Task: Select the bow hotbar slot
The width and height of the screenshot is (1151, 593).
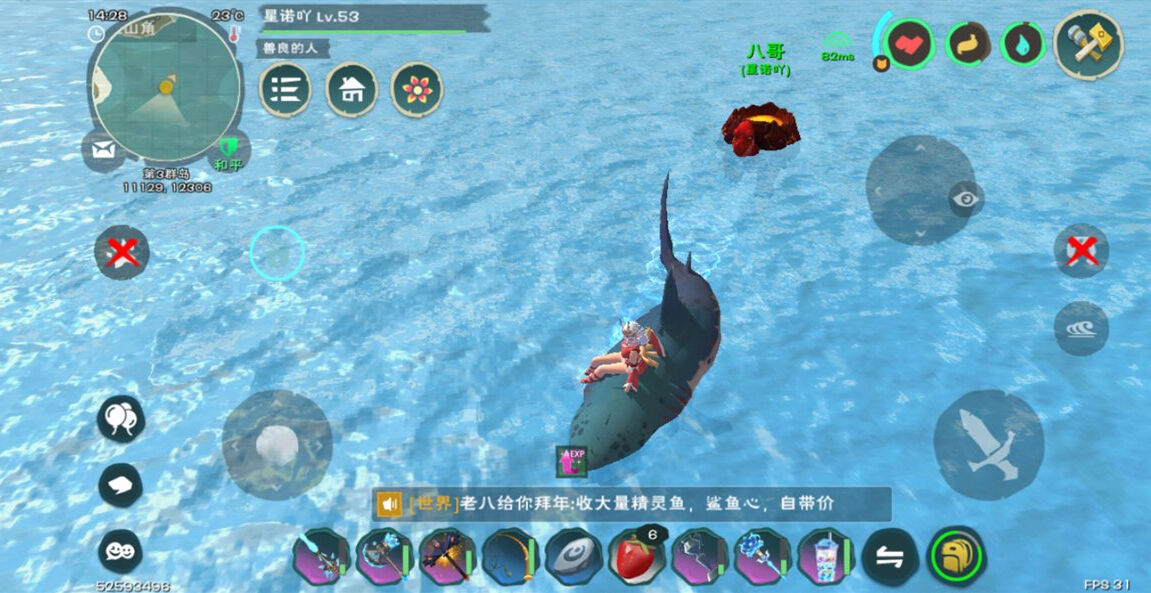Action: point(510,557)
